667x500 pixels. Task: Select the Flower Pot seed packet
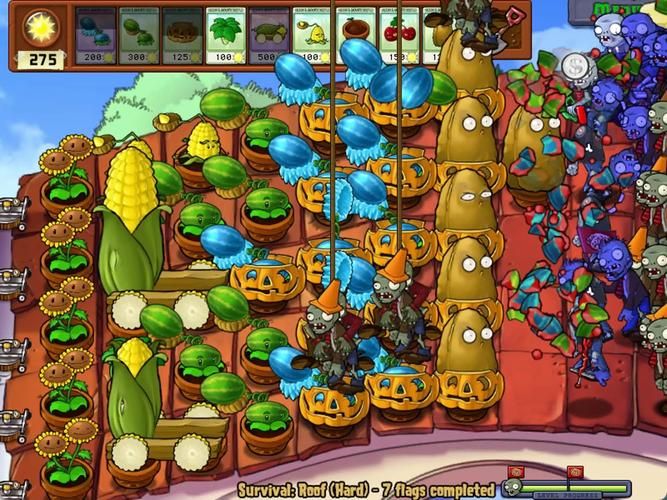[x=356, y=37]
